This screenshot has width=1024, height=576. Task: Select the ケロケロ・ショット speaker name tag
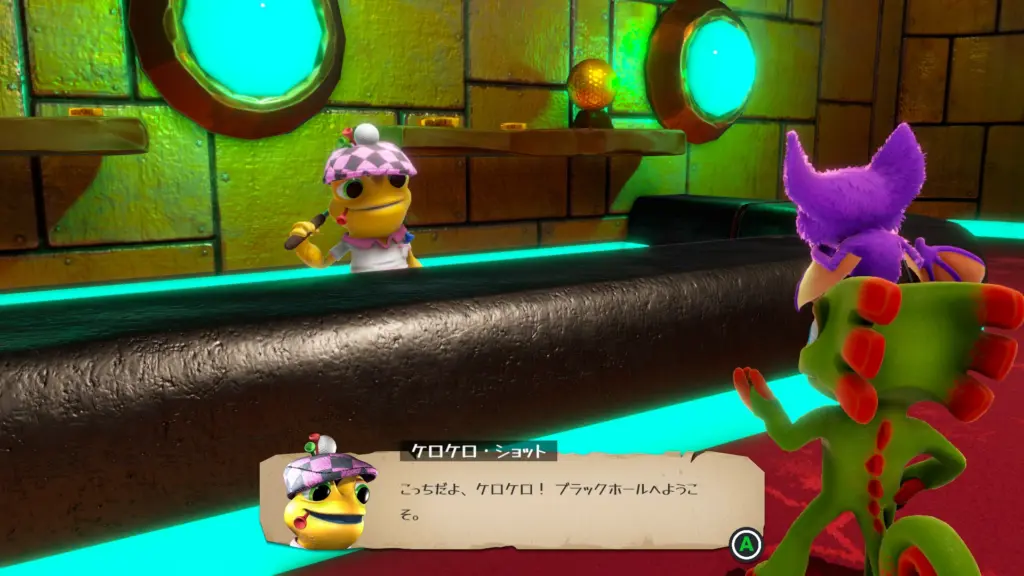point(479,452)
